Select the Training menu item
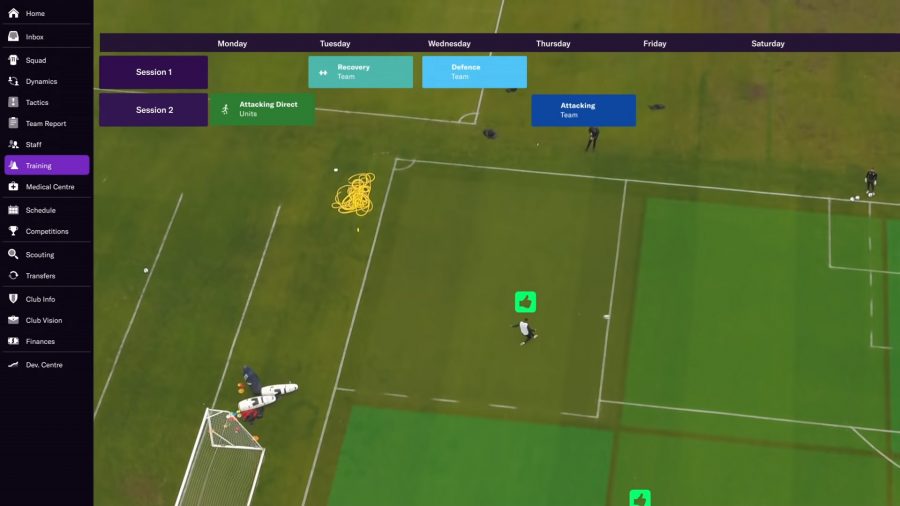 tap(46, 165)
